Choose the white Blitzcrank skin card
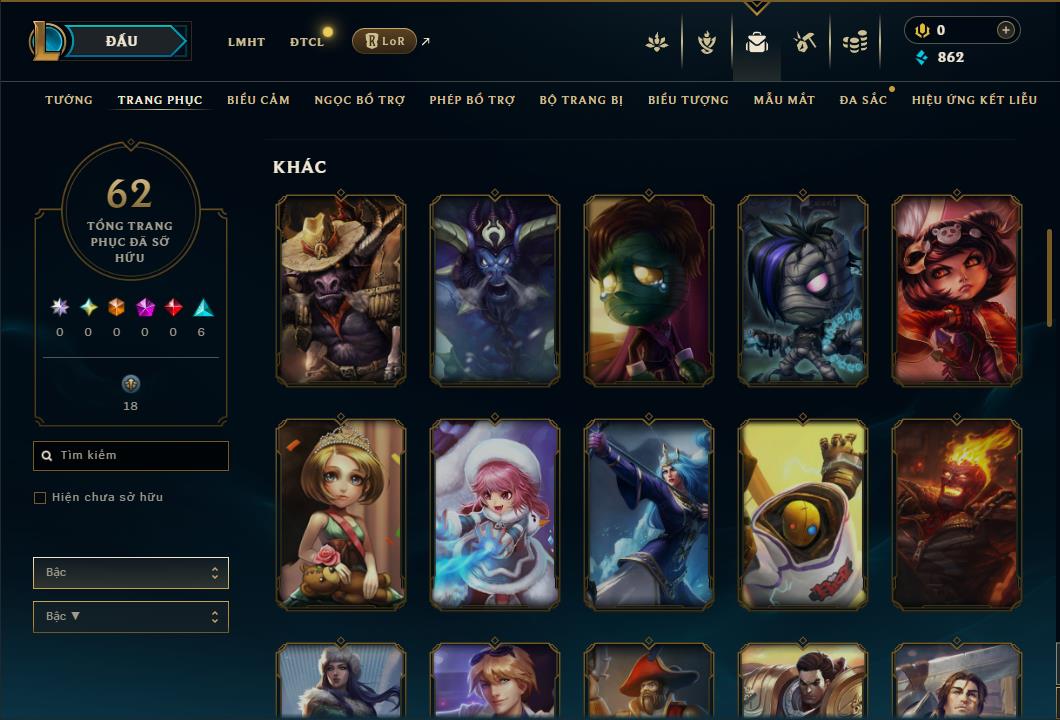Screen dimensions: 1060x720 tap(803, 514)
